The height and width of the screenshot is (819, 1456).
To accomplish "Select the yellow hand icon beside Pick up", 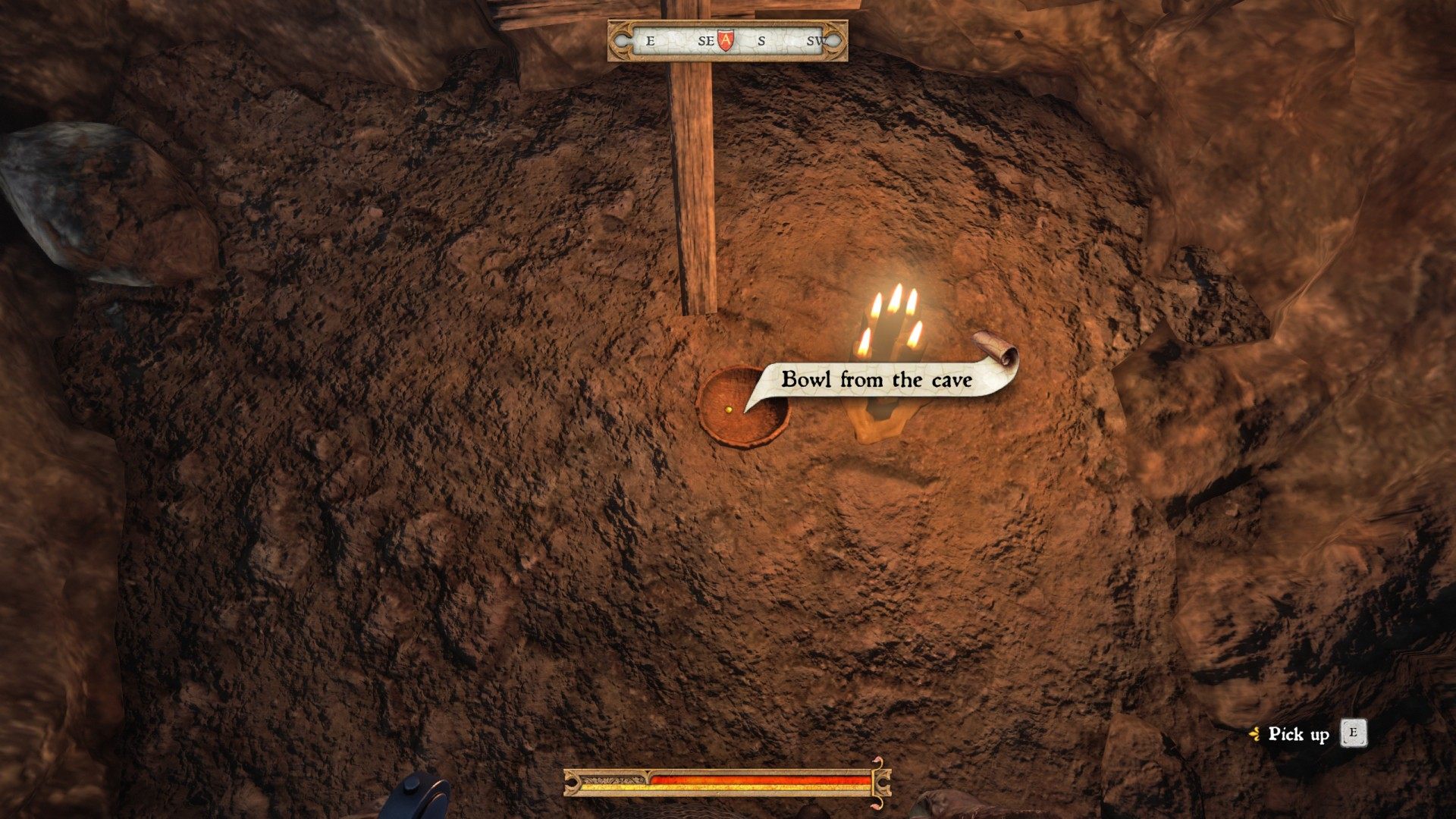I will (x=1257, y=733).
